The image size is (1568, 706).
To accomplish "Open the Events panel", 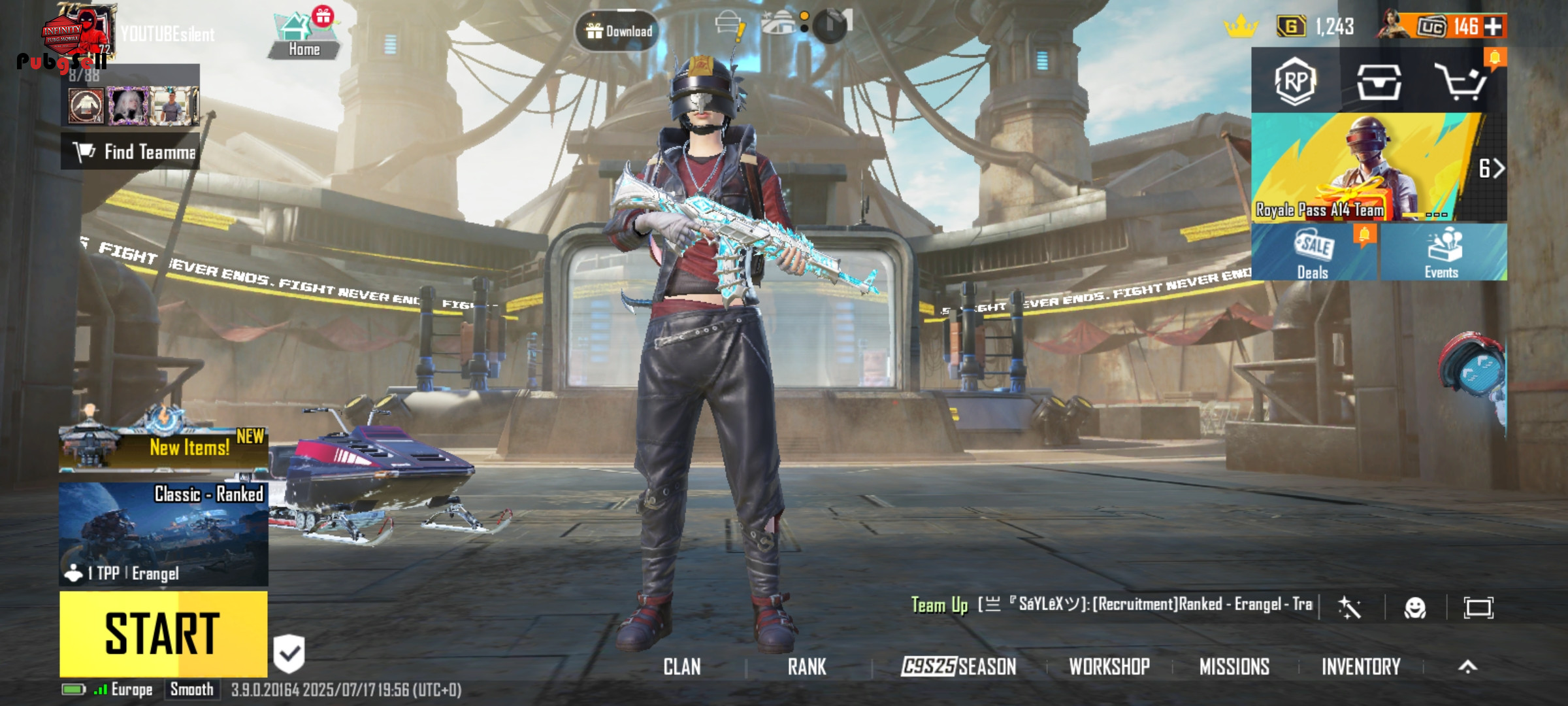I will (1442, 252).
